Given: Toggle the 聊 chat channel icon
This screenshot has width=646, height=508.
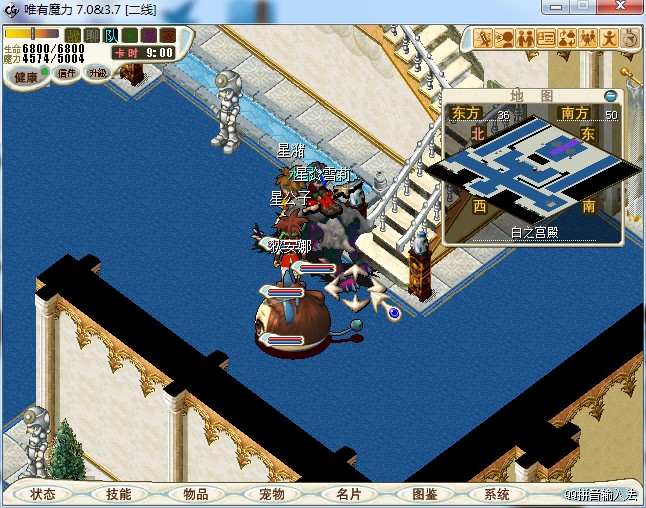Looking at the screenshot, I should 92,35.
